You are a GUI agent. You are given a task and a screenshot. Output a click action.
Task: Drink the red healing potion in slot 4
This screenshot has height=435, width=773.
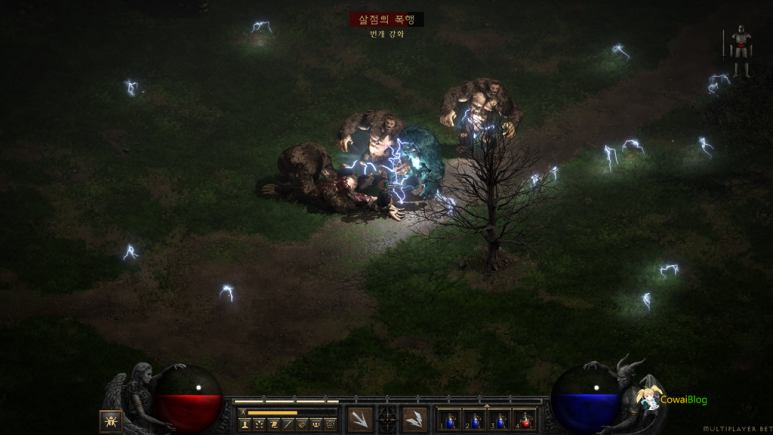tap(525, 420)
